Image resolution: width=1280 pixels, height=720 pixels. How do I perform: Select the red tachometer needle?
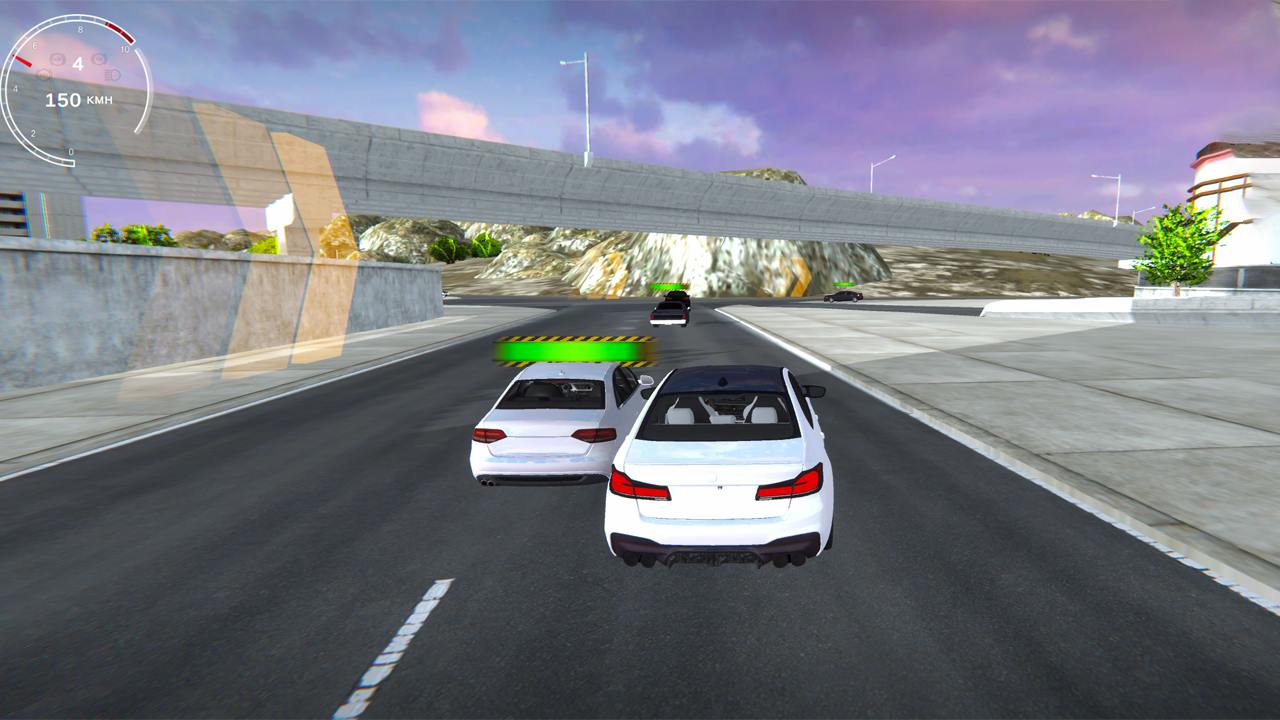[22, 61]
